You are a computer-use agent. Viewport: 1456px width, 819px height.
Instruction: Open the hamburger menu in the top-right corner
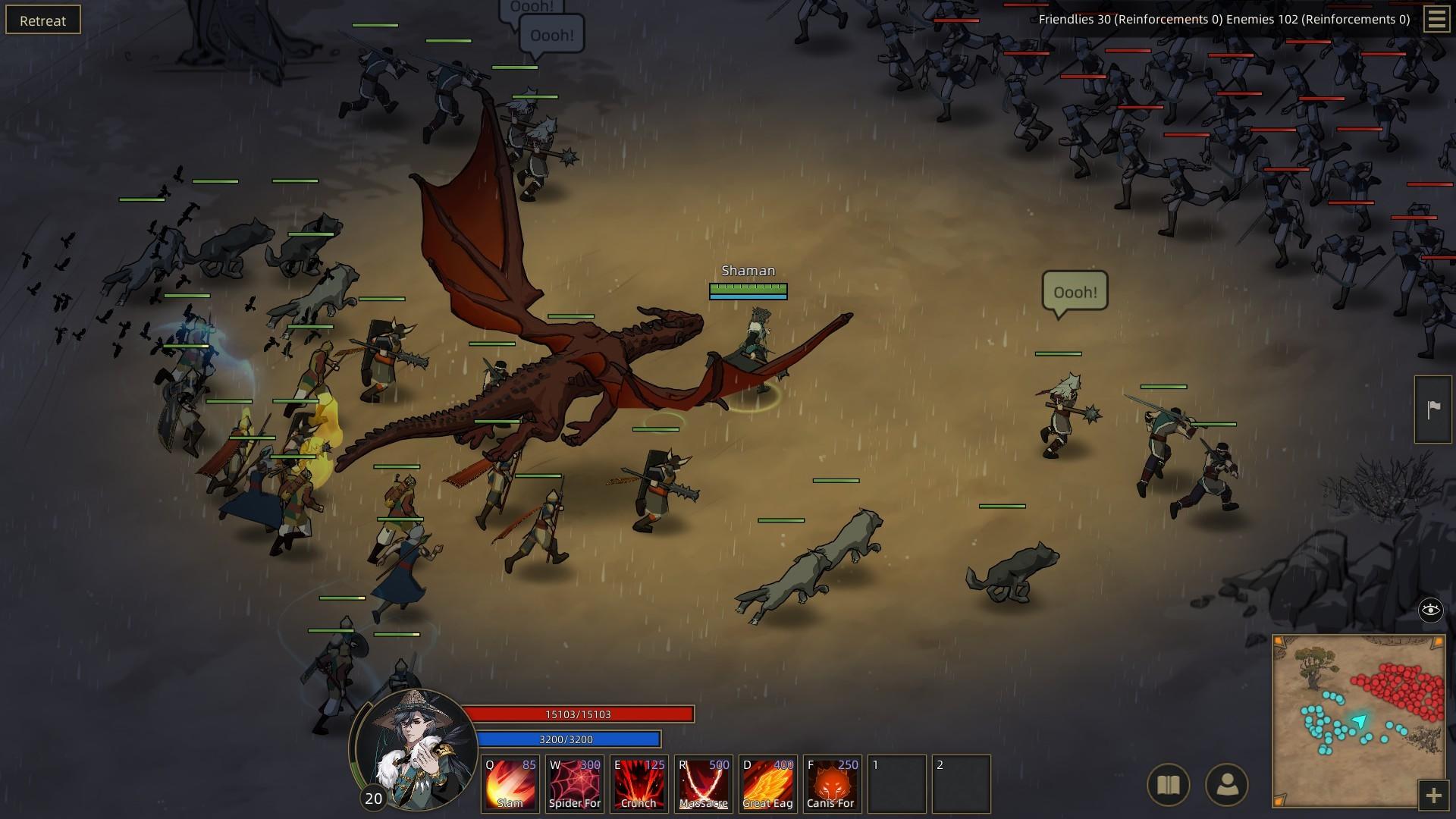pos(1436,20)
